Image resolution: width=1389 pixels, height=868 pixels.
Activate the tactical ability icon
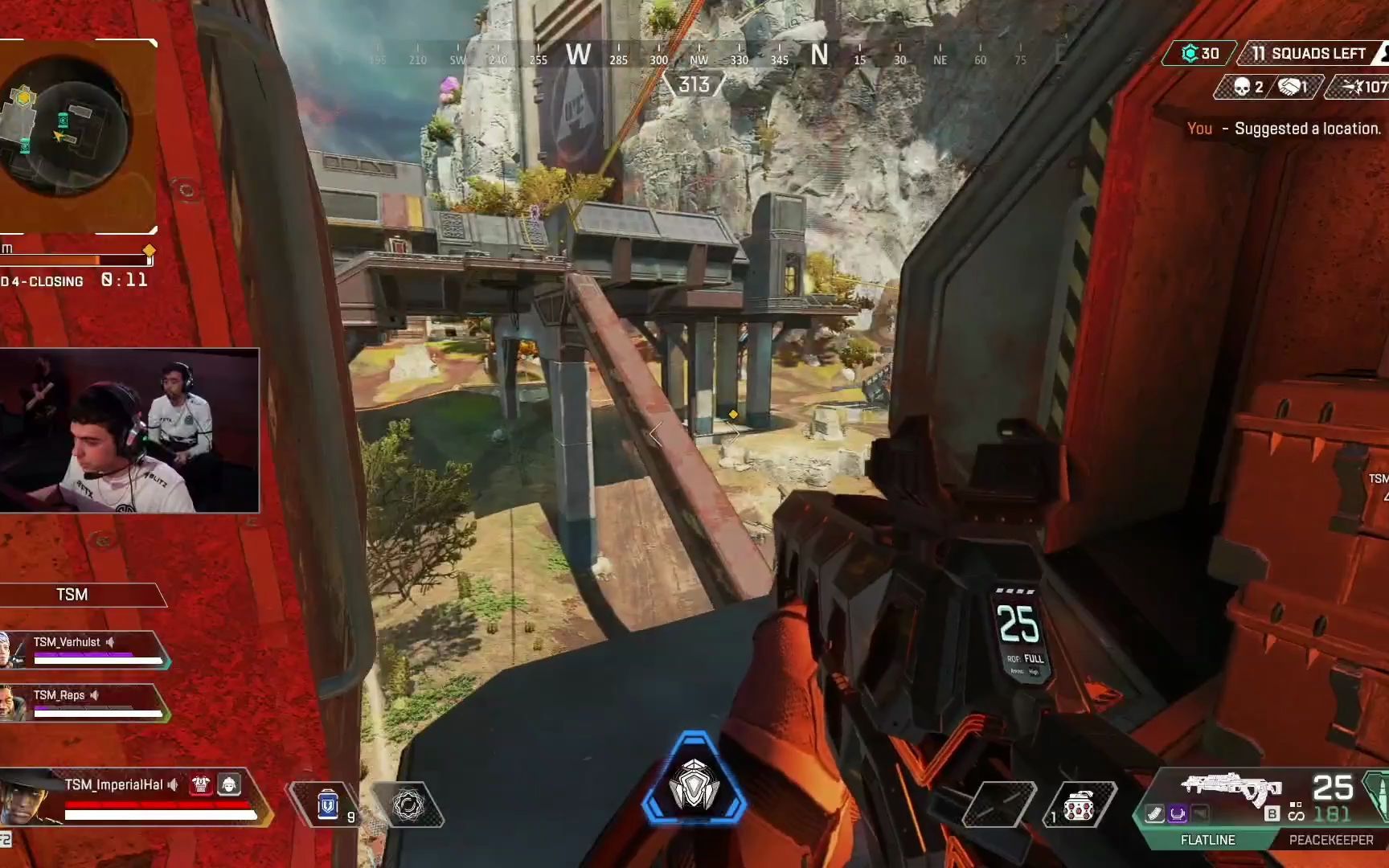pyautogui.click(x=408, y=805)
